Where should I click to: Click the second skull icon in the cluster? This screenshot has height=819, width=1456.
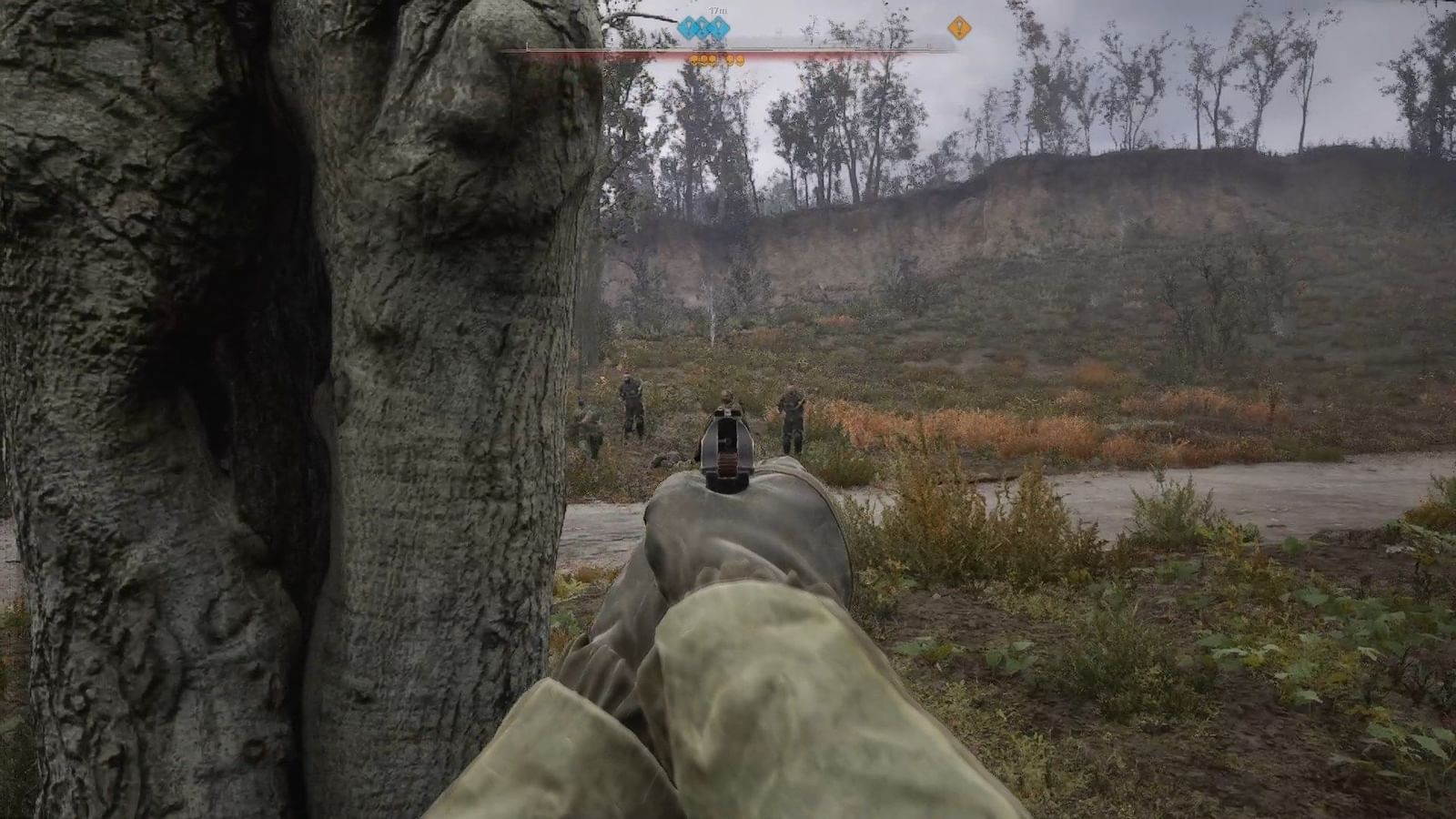coord(703,58)
